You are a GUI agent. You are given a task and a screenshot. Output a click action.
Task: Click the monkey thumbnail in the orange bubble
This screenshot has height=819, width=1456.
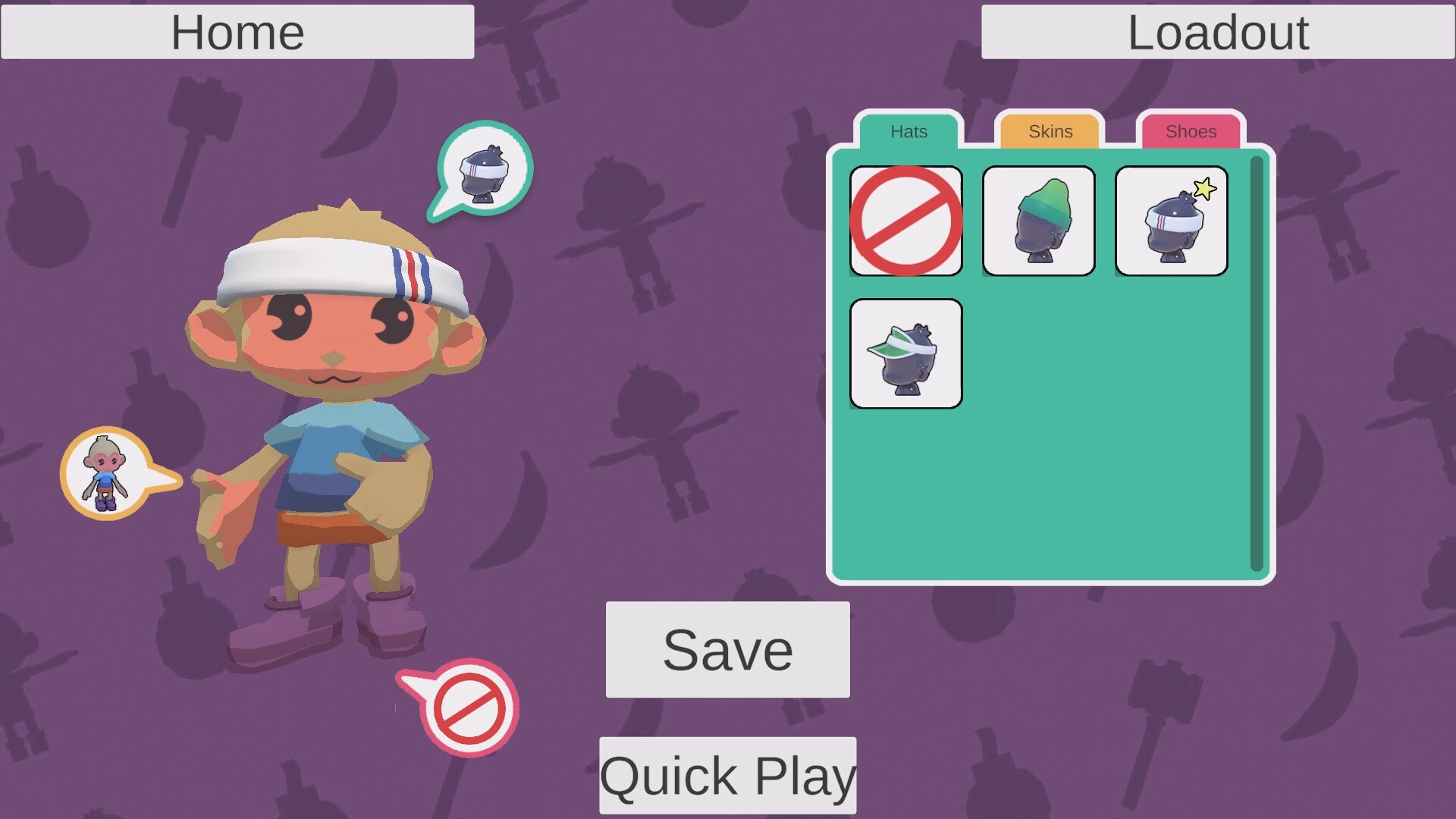tap(105, 470)
